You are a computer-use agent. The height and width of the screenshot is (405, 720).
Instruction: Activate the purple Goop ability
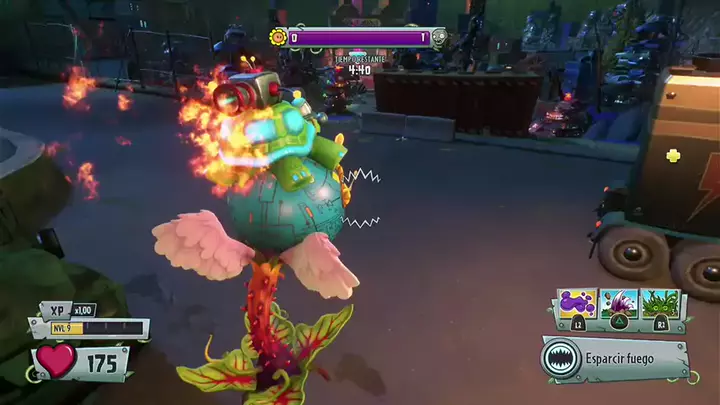577,304
